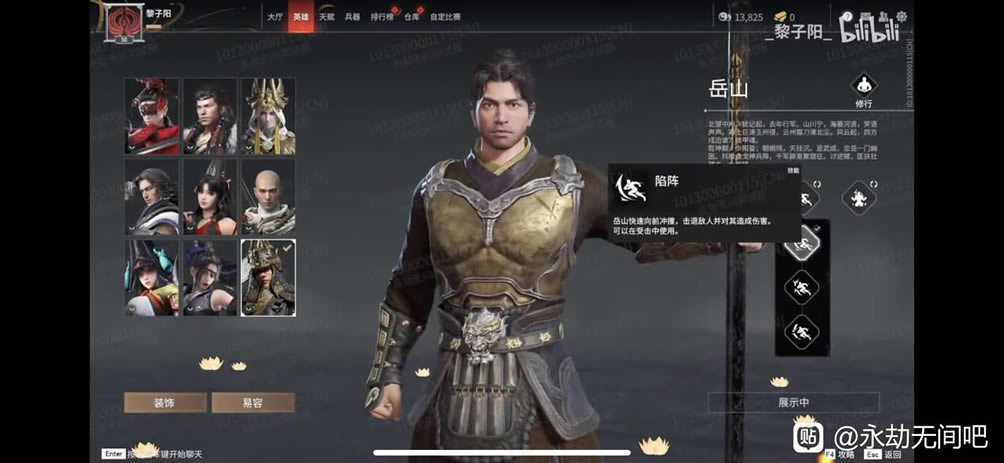Open the 排行榜 leaderboard tab
Image resolution: width=1004 pixels, height=463 pixels.
(x=382, y=17)
